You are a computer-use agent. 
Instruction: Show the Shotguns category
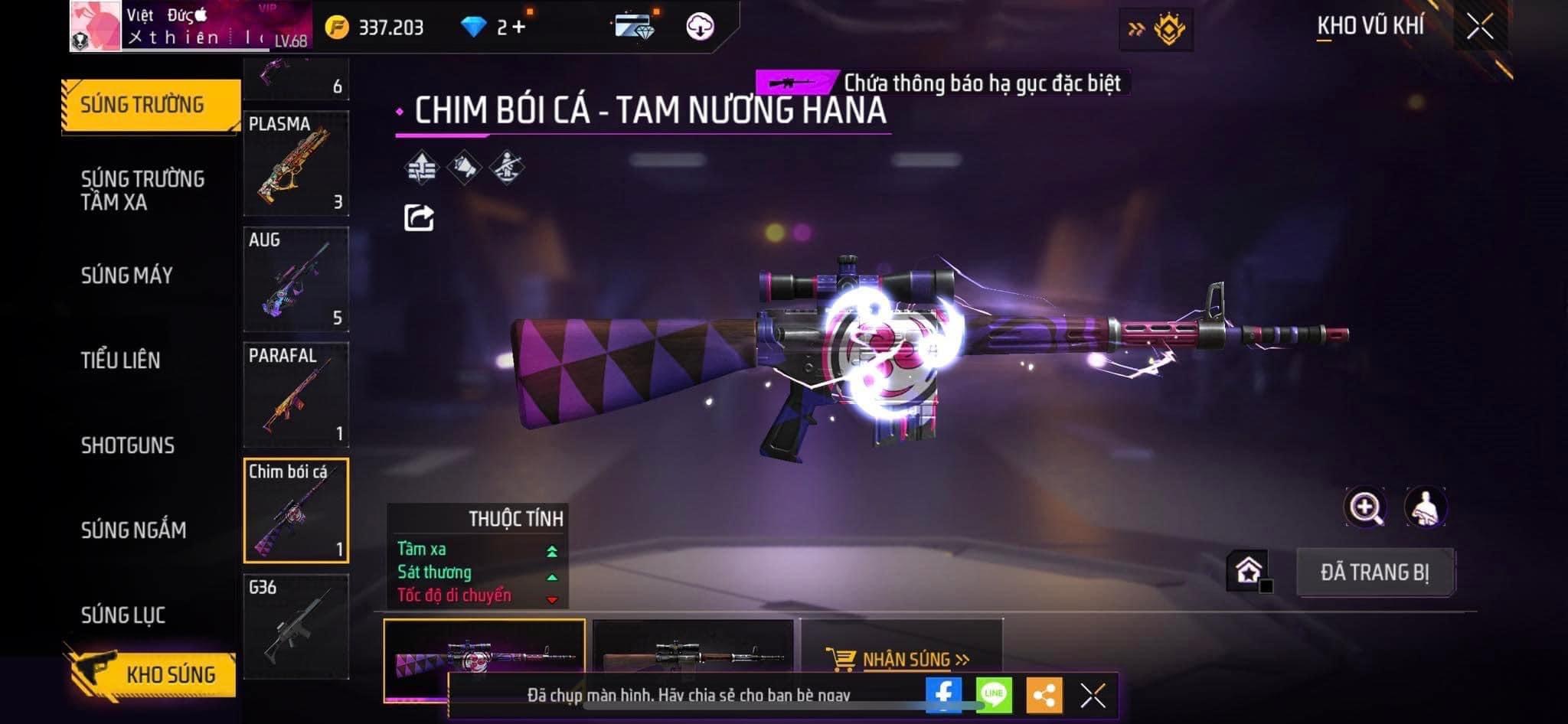click(x=128, y=445)
